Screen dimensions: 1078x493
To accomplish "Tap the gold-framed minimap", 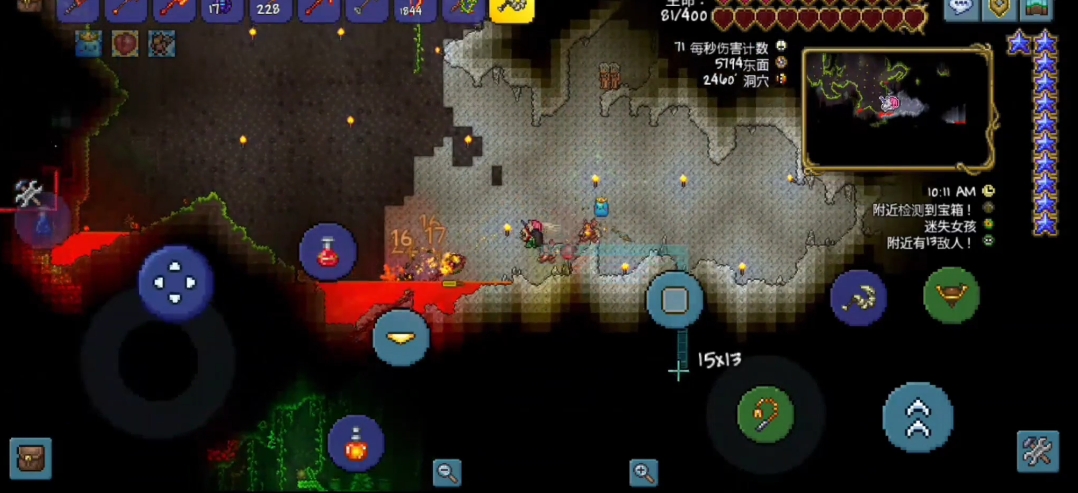I will point(897,108).
